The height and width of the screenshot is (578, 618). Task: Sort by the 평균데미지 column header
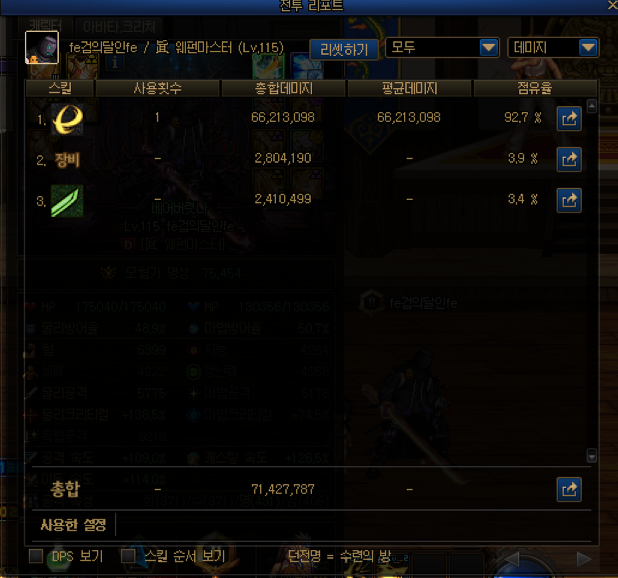408,89
